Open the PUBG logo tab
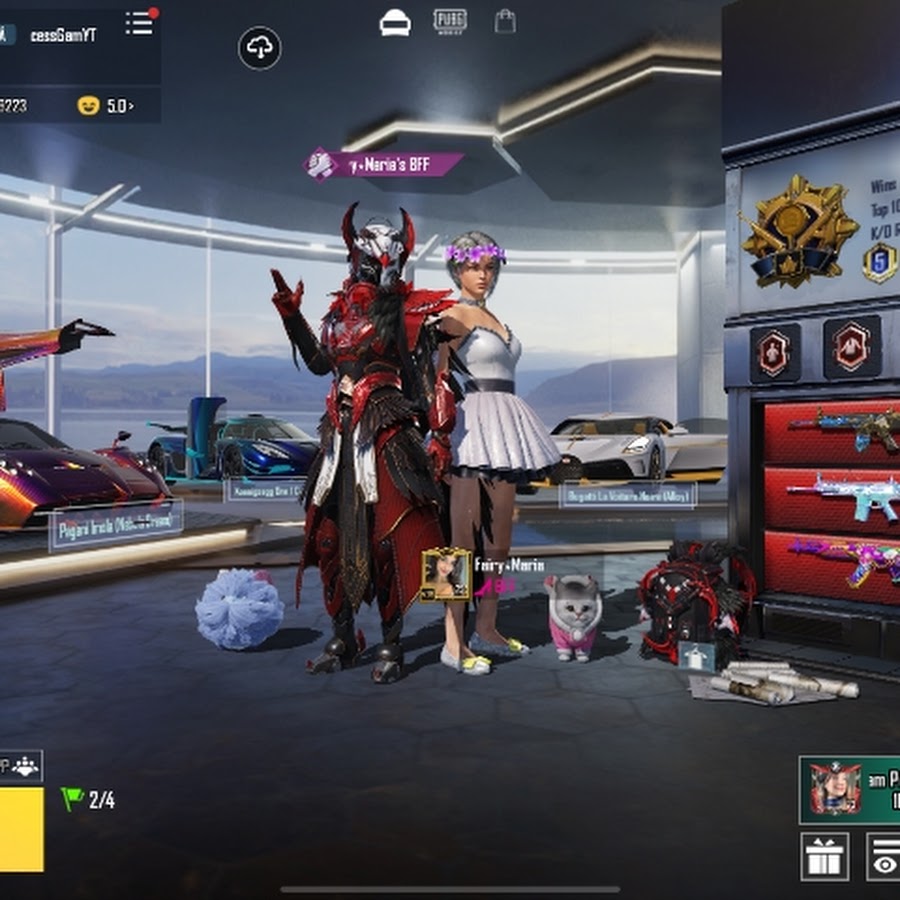Image resolution: width=900 pixels, height=900 pixels. [x=450, y=22]
